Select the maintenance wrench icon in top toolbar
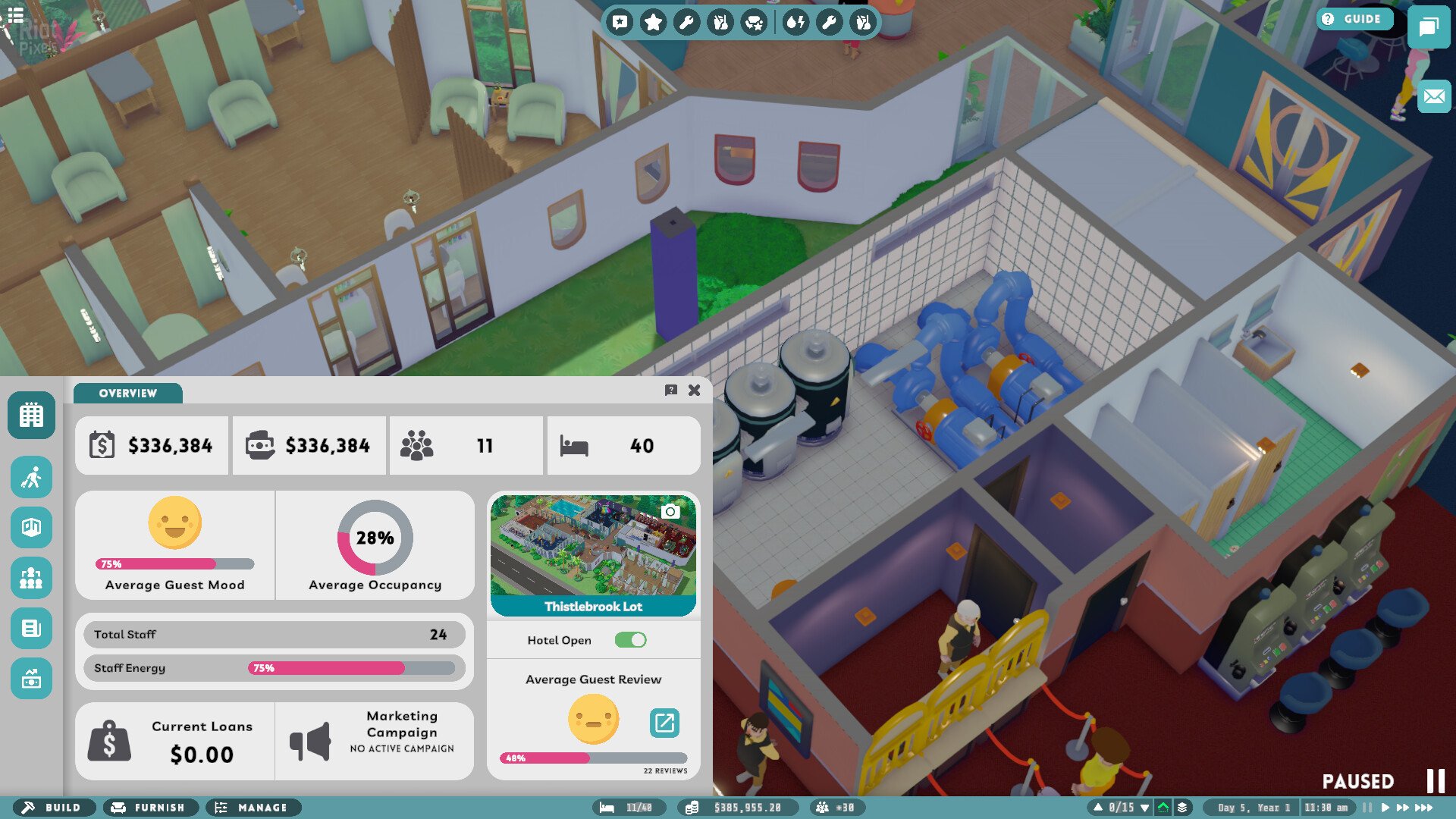This screenshot has height=819, width=1456. [687, 22]
